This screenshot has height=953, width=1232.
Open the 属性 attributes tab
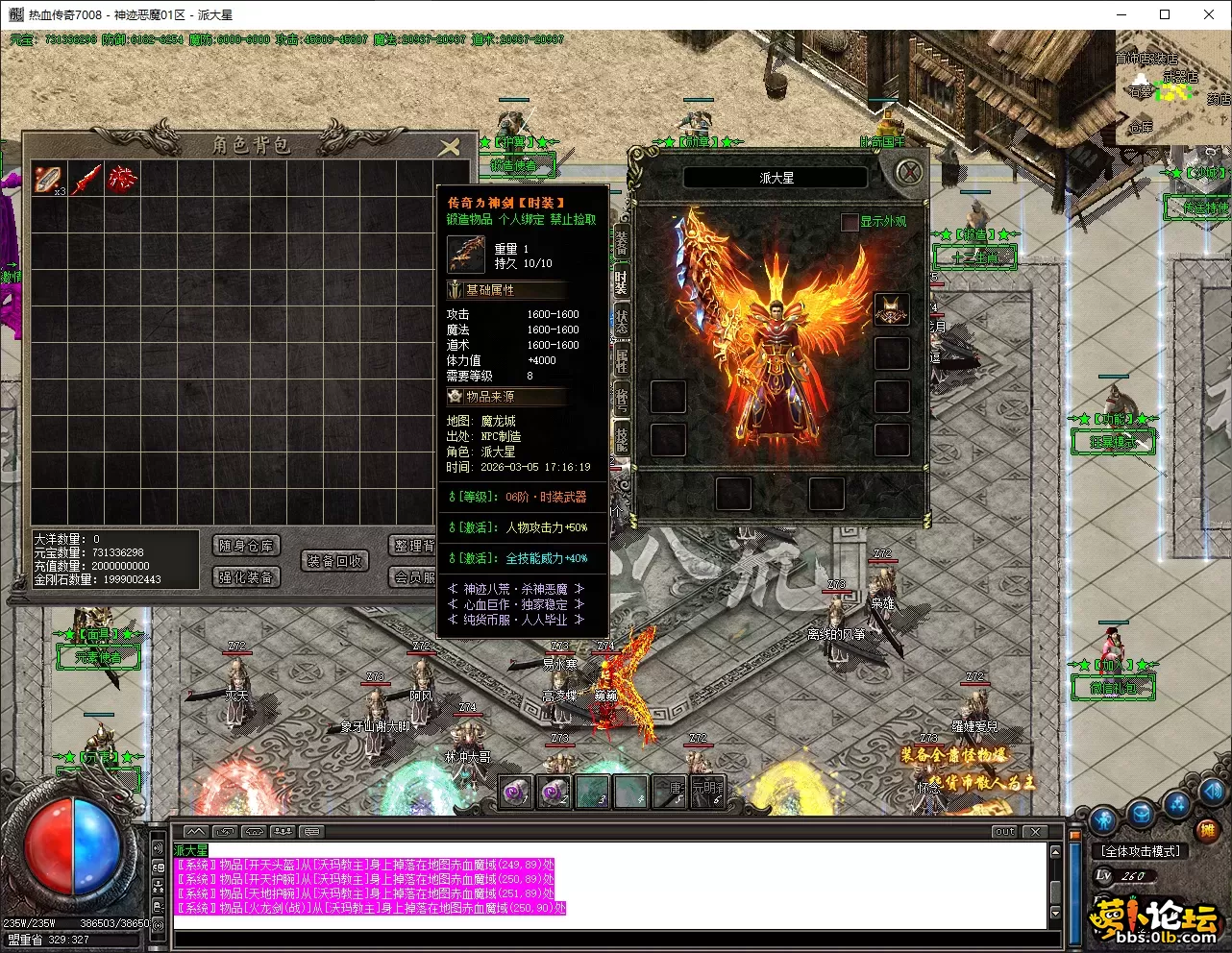[x=621, y=362]
